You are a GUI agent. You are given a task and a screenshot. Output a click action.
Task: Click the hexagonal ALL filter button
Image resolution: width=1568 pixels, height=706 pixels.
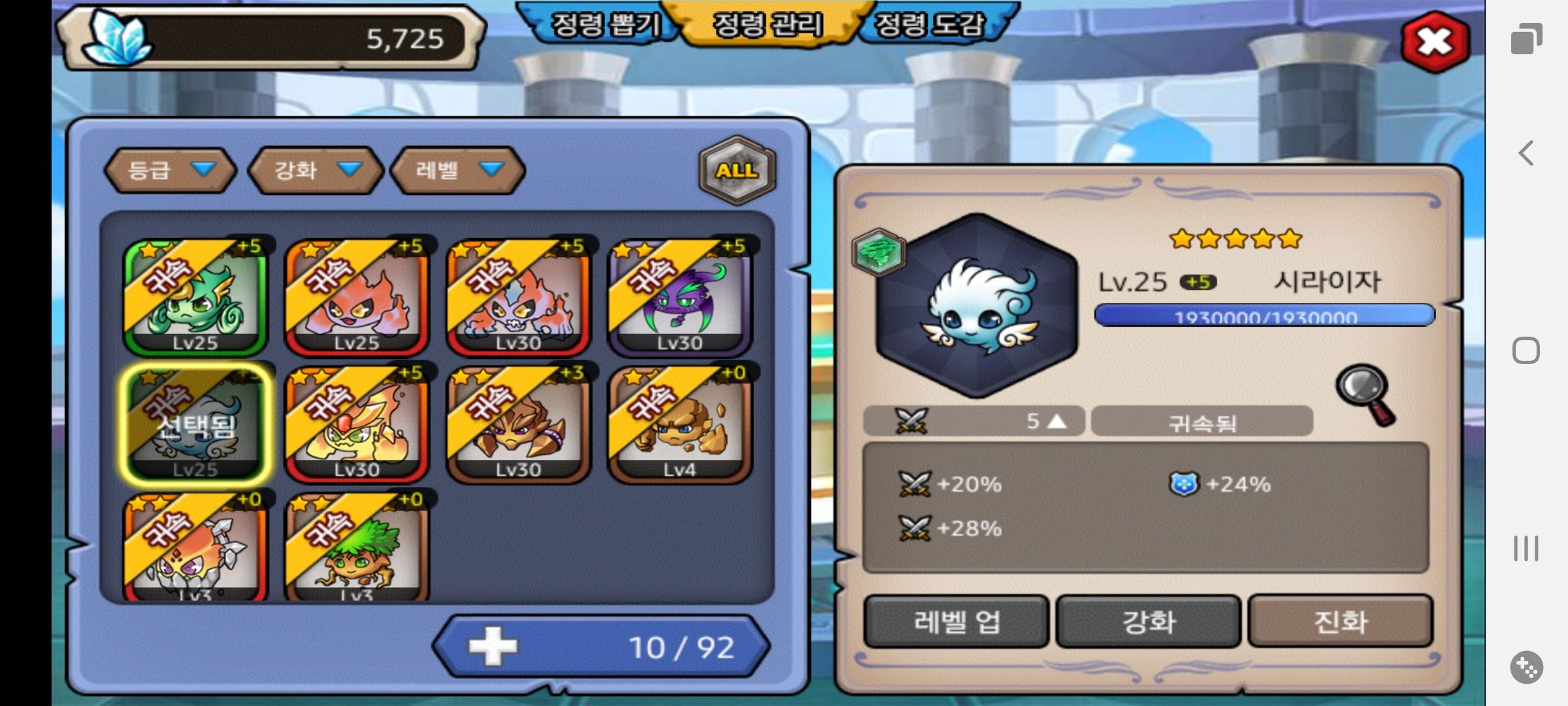(737, 170)
